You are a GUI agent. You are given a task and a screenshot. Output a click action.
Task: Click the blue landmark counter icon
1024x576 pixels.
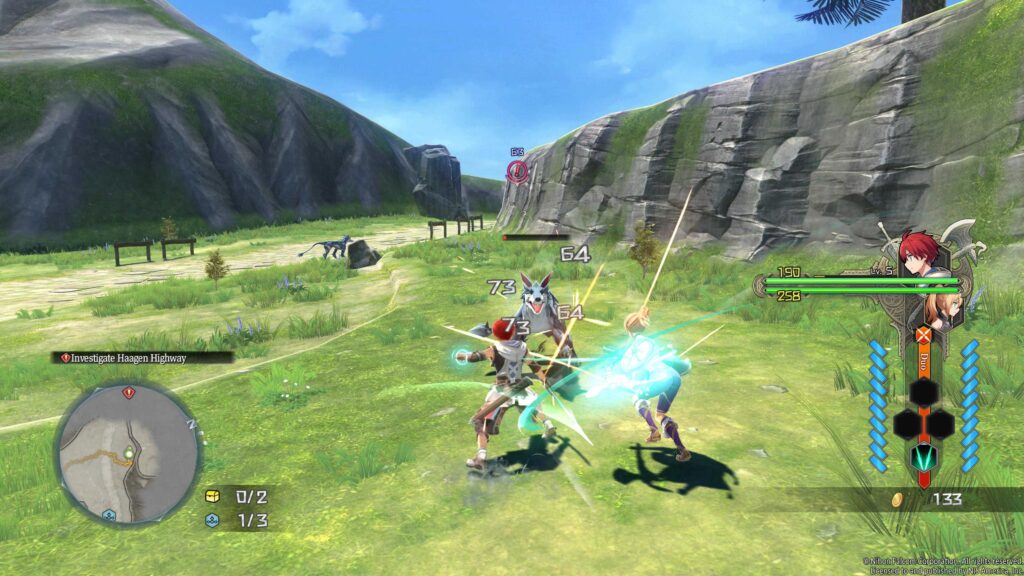212,520
